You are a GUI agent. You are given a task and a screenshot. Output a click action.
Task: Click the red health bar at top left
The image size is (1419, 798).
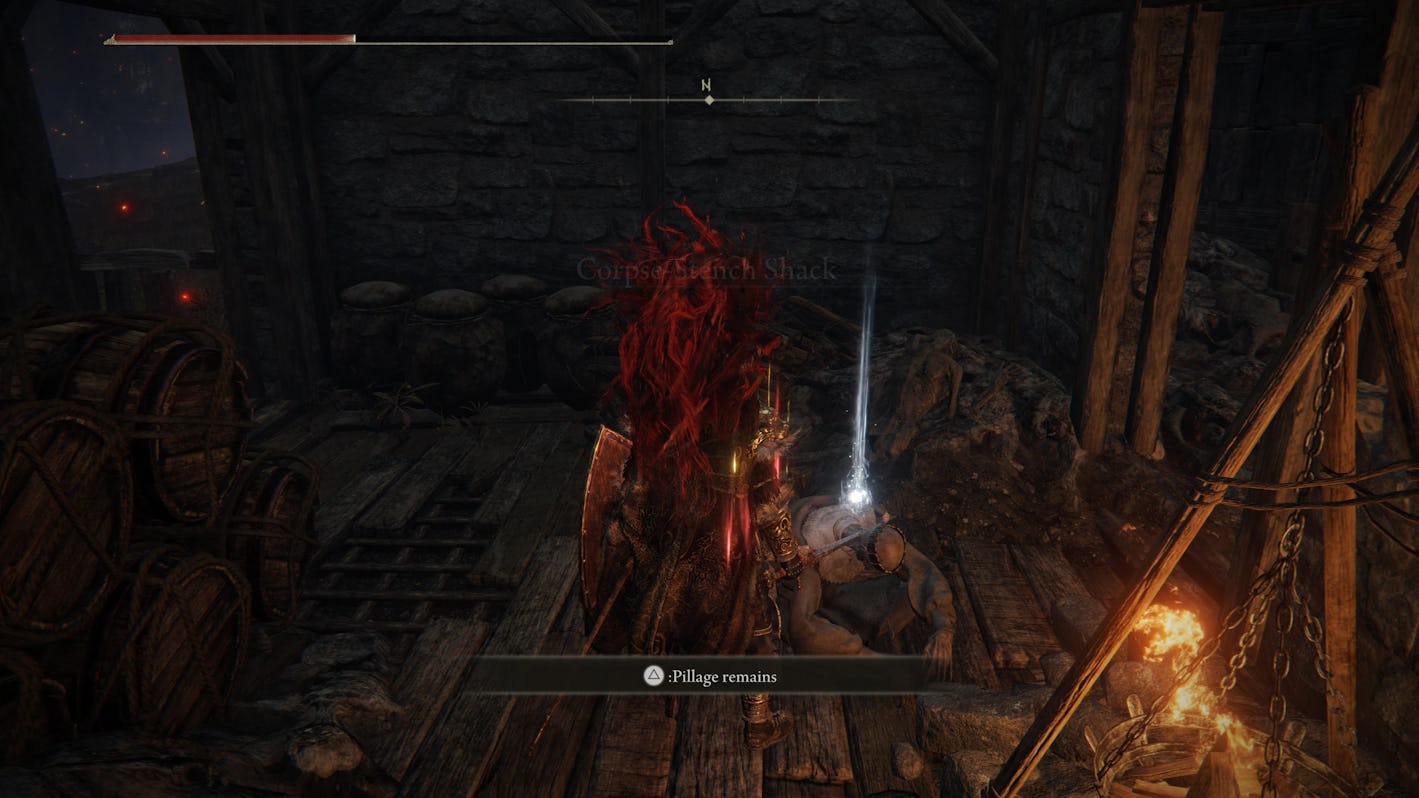point(230,38)
